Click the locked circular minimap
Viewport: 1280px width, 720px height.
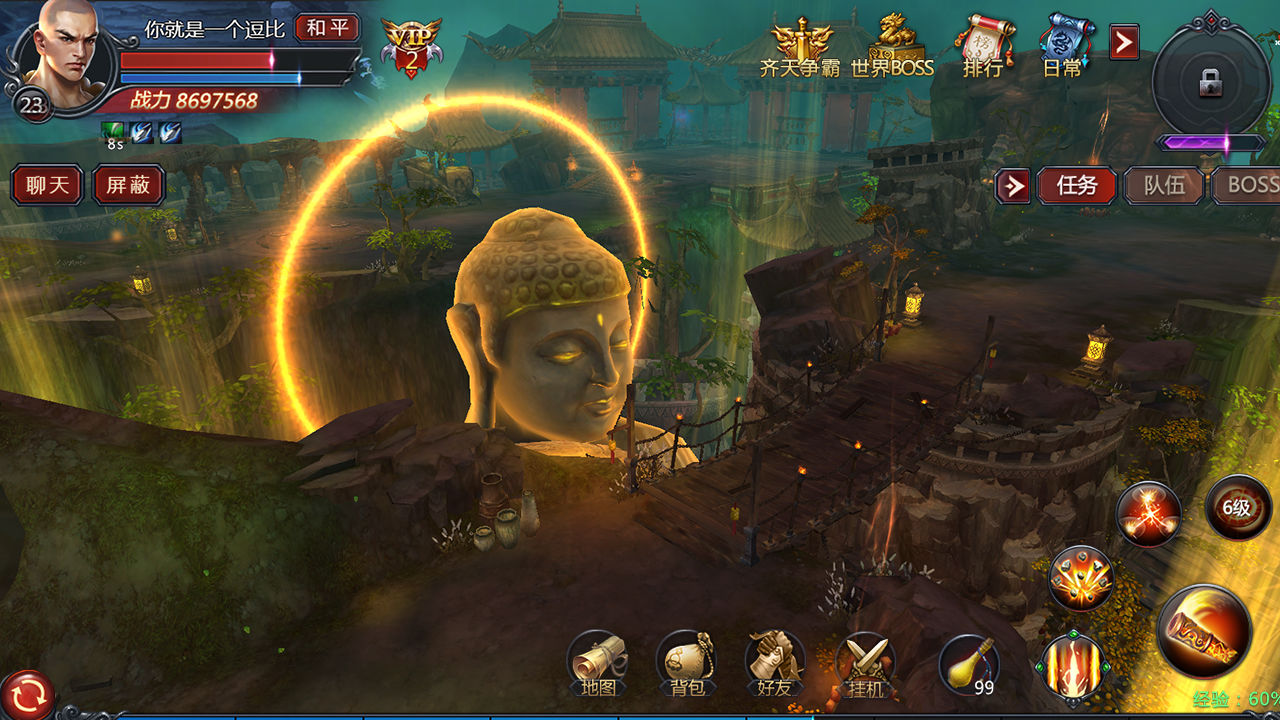[1210, 82]
